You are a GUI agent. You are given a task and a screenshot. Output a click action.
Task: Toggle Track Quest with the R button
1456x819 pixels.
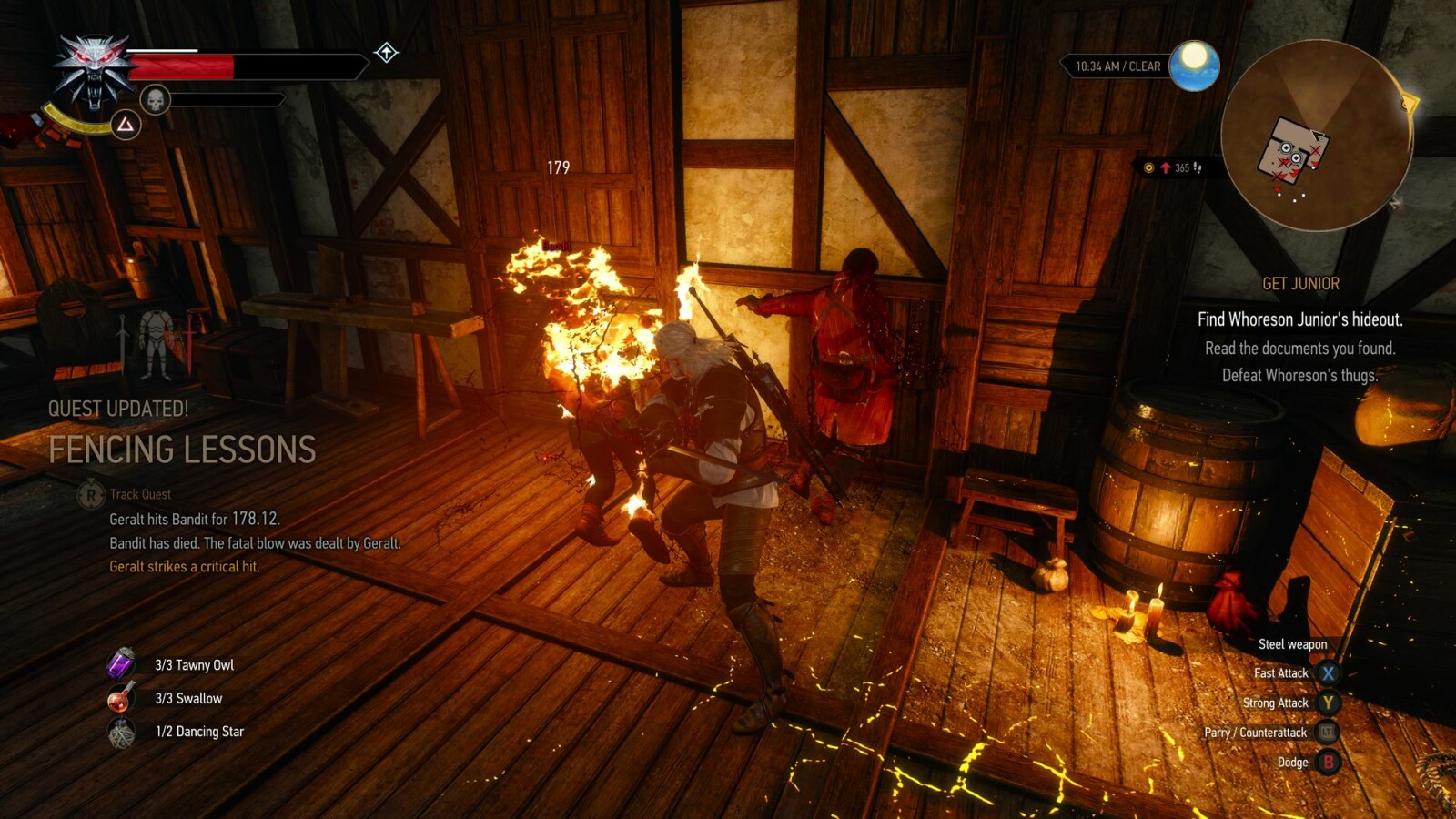click(x=89, y=494)
